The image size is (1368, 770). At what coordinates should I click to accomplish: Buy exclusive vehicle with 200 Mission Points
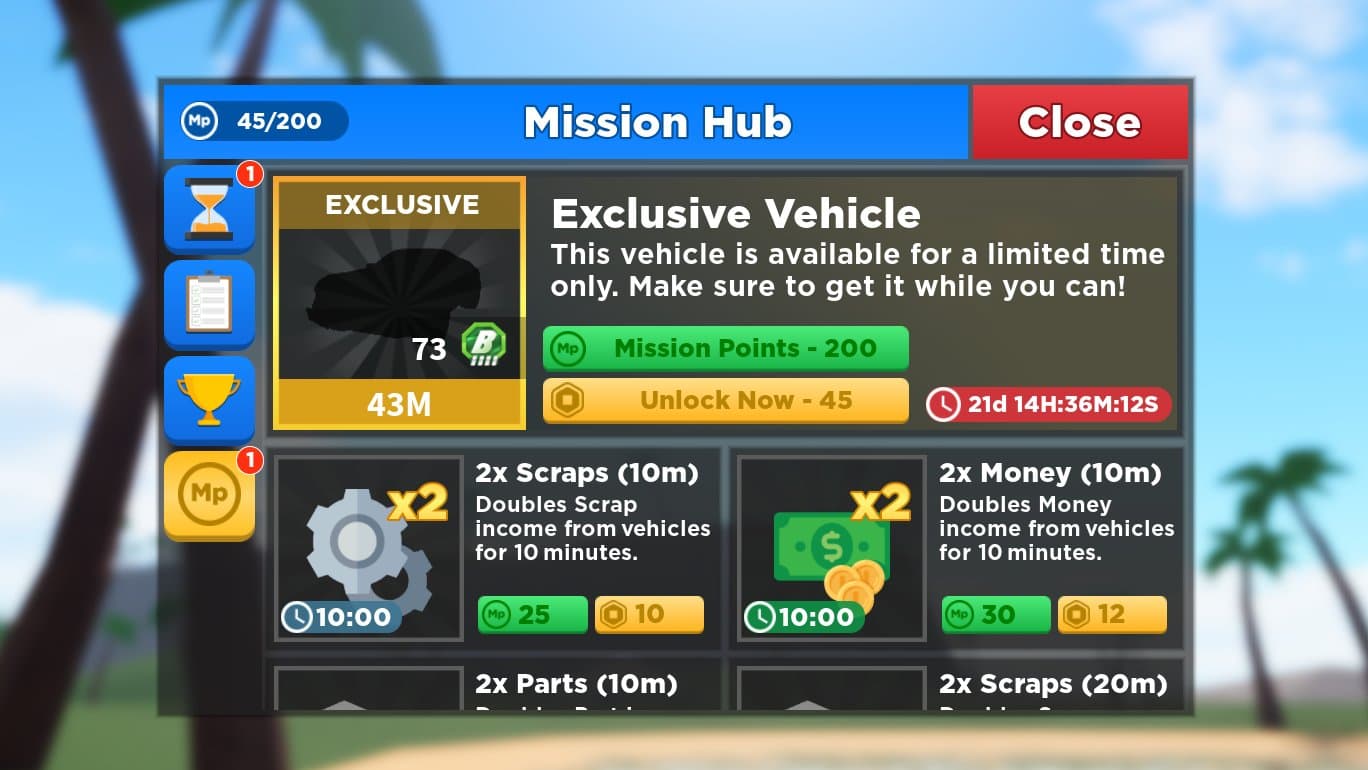(x=725, y=348)
